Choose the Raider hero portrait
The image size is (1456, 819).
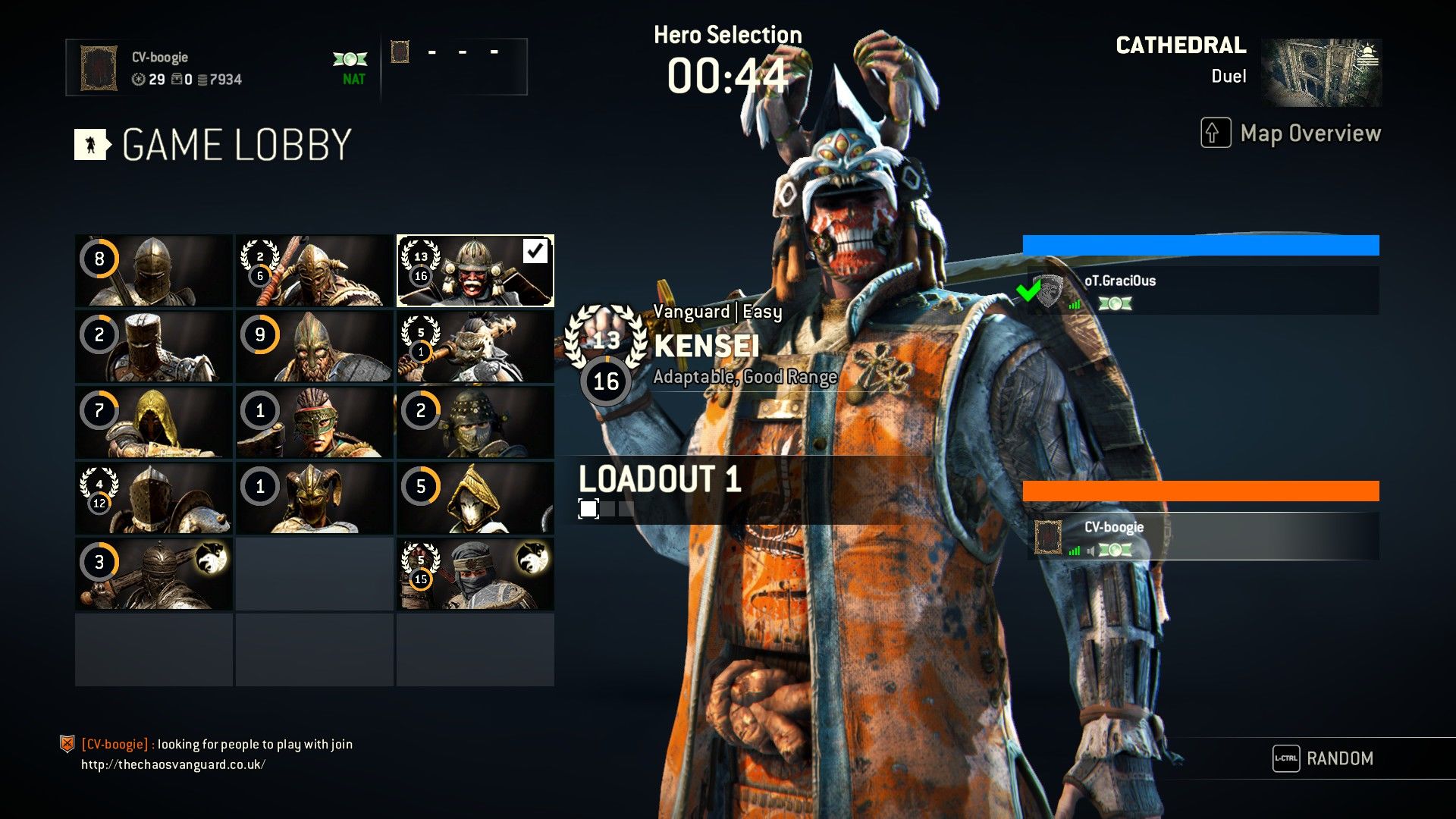tap(315, 271)
